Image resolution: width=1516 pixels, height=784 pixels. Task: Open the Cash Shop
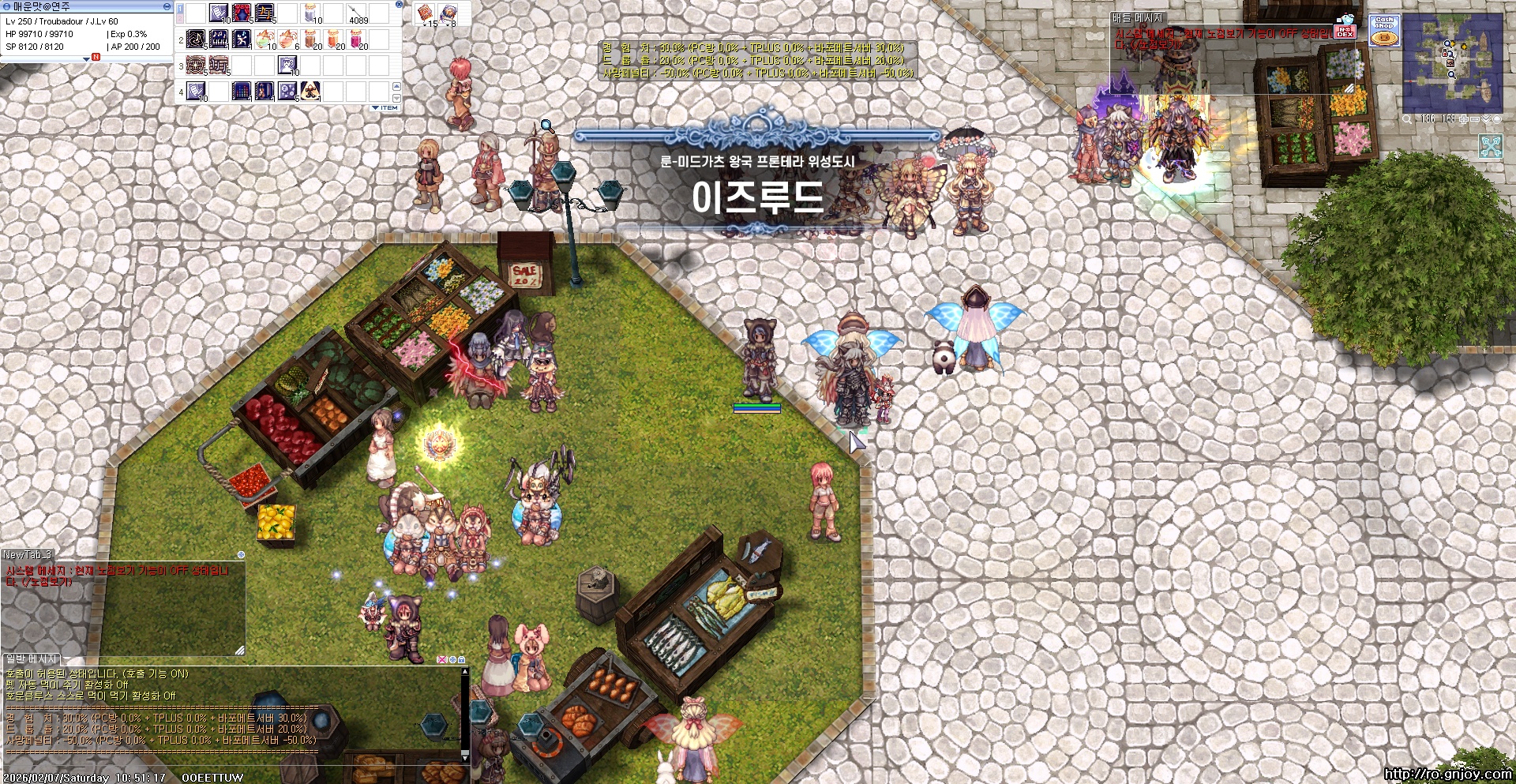click(1385, 29)
